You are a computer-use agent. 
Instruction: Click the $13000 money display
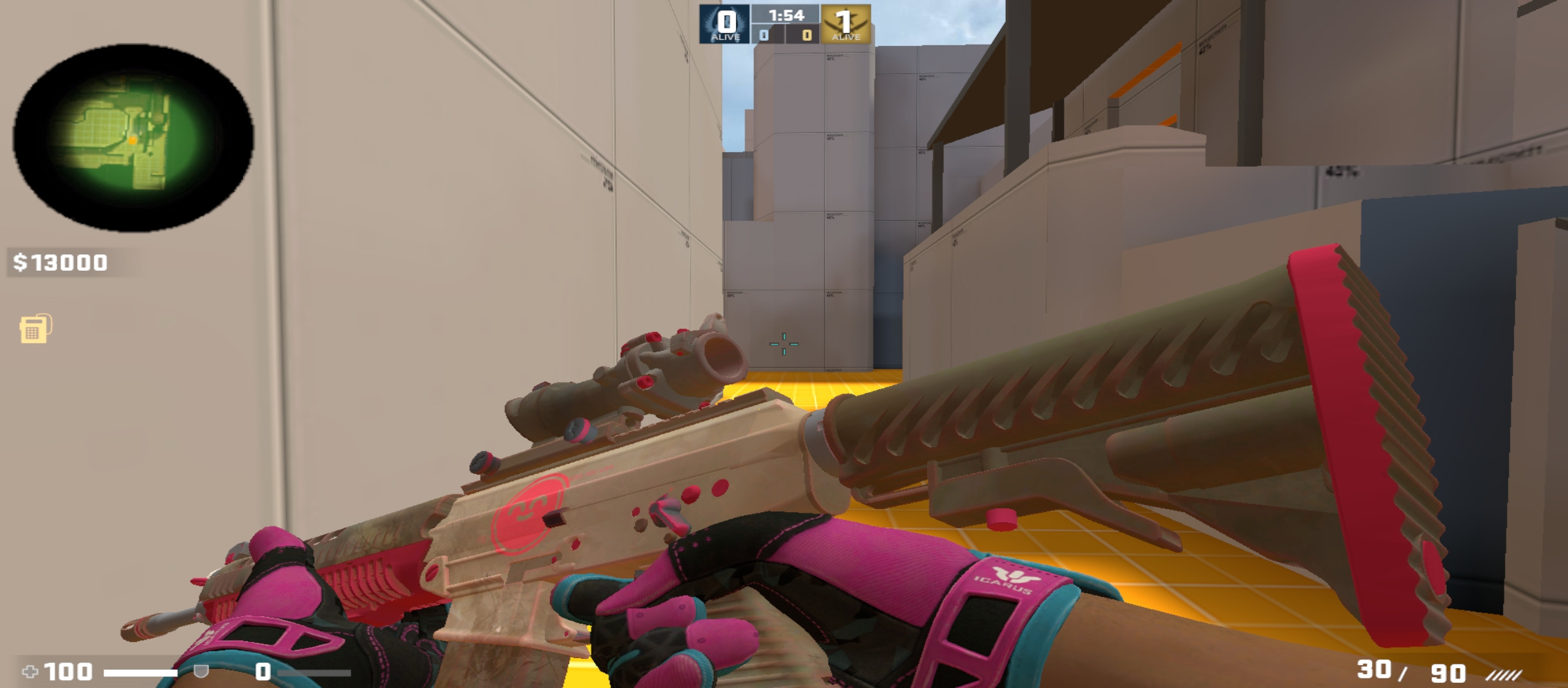(x=61, y=260)
